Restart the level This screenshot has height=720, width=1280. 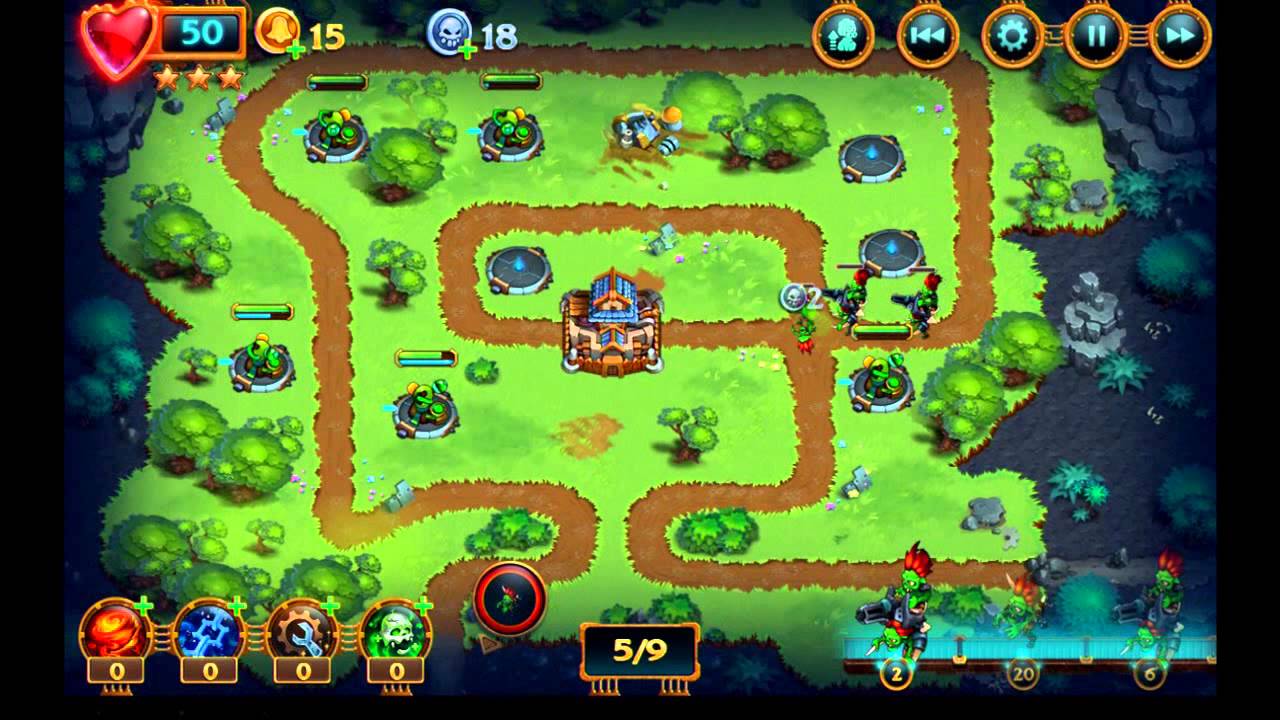click(x=928, y=33)
